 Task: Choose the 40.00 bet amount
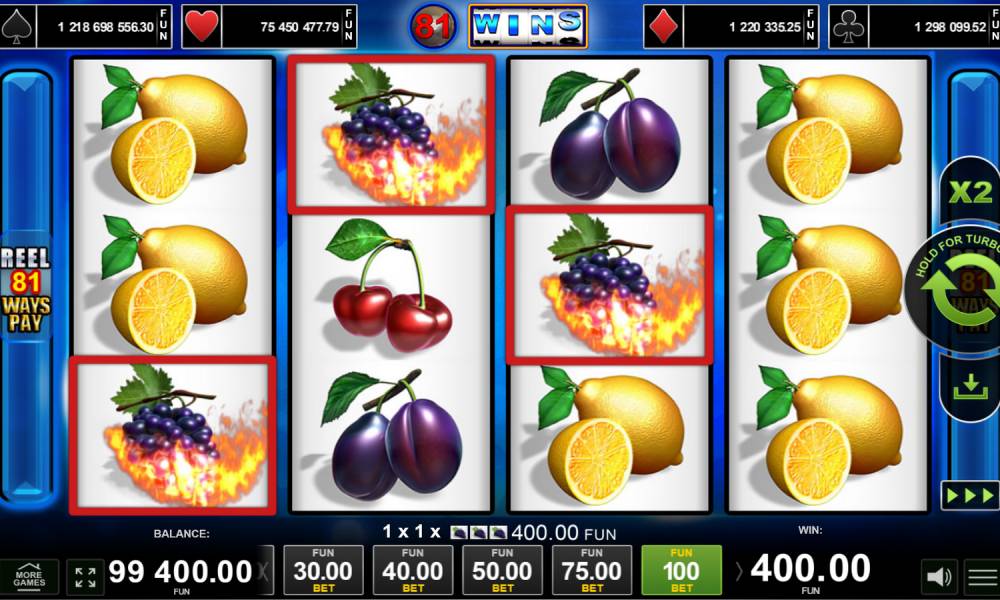412,570
